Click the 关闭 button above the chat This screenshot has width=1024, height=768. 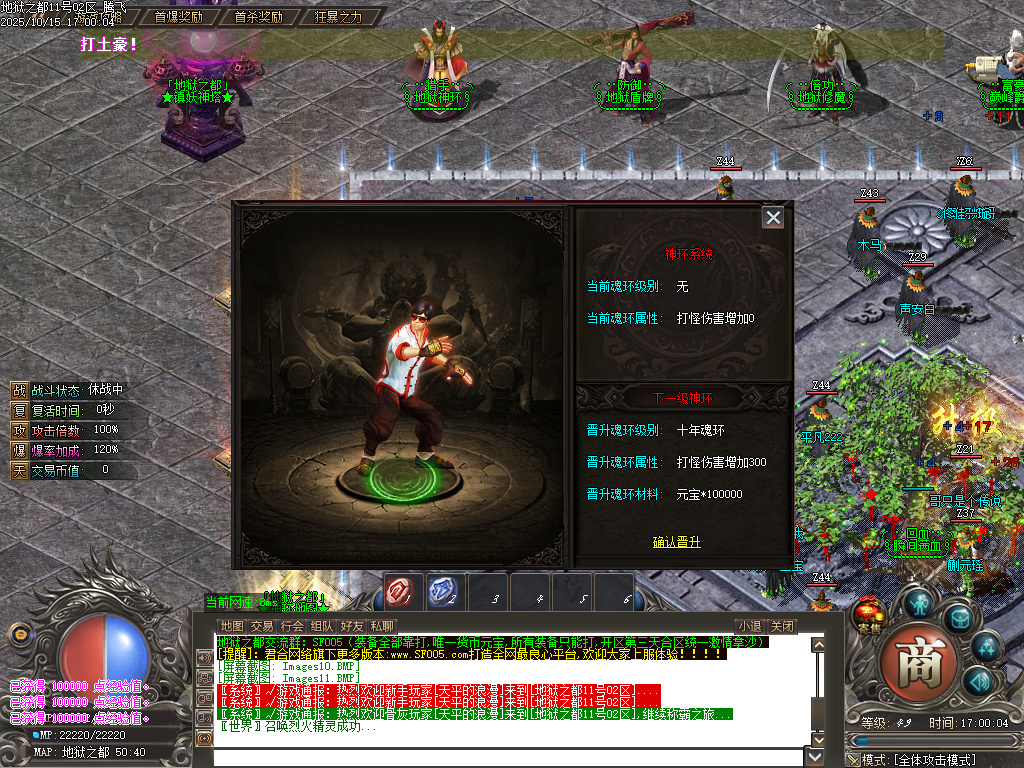click(x=783, y=626)
